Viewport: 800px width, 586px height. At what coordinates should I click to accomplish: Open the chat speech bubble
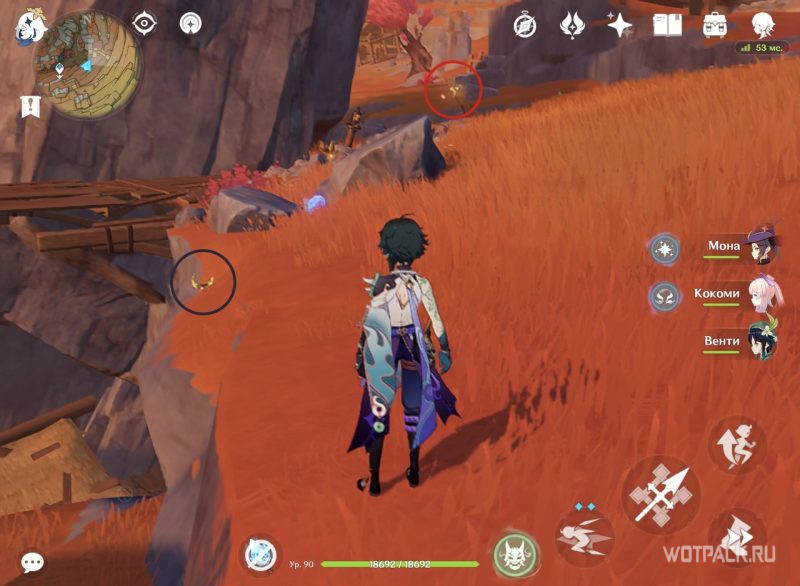[32, 562]
